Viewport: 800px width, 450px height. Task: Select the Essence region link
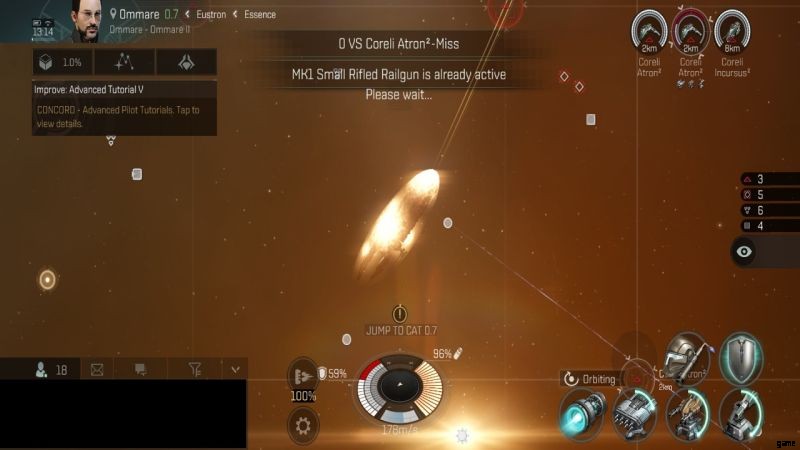[260, 15]
